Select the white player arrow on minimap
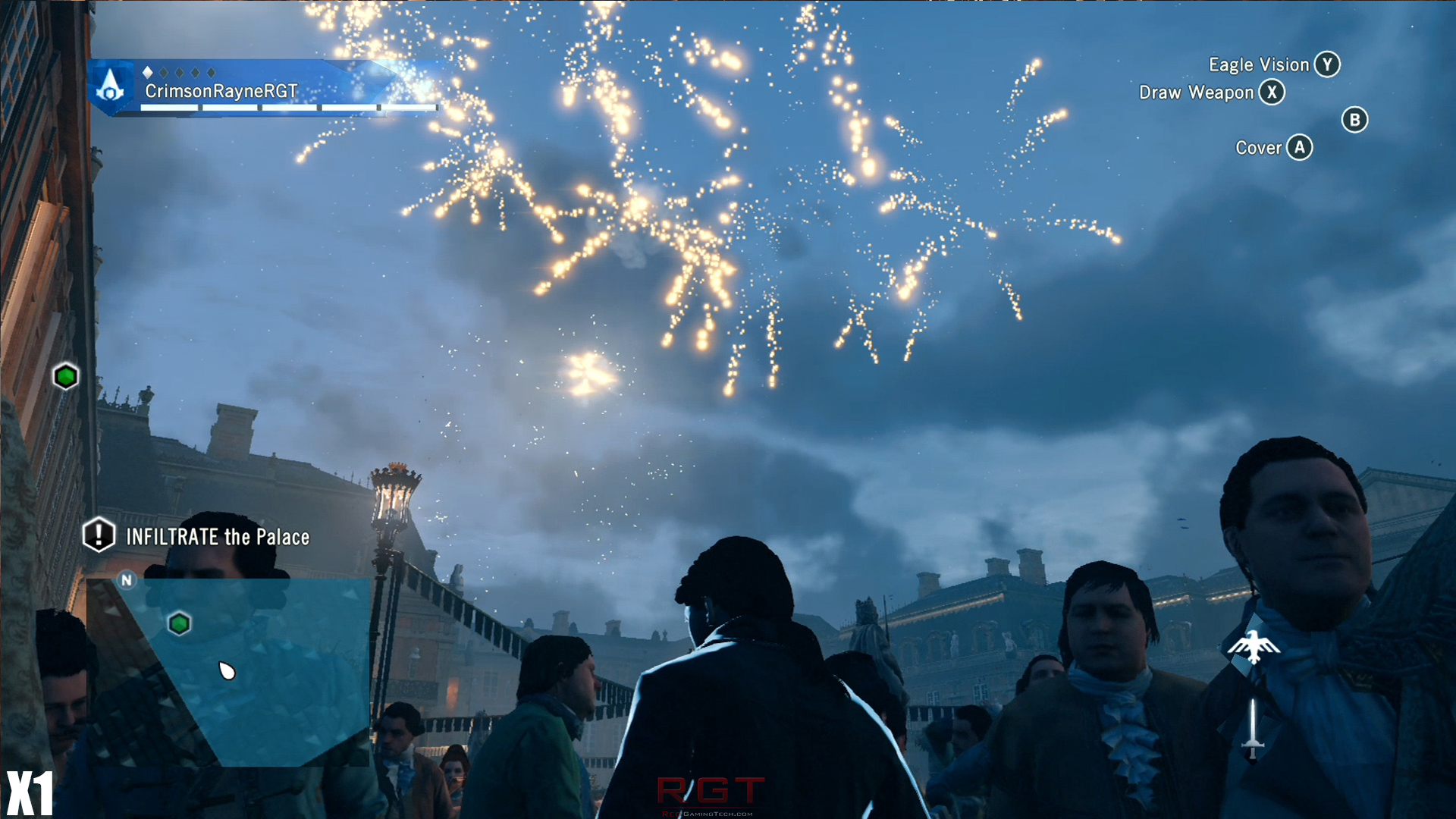Image resolution: width=1456 pixels, height=819 pixels. pyautogui.click(x=227, y=671)
